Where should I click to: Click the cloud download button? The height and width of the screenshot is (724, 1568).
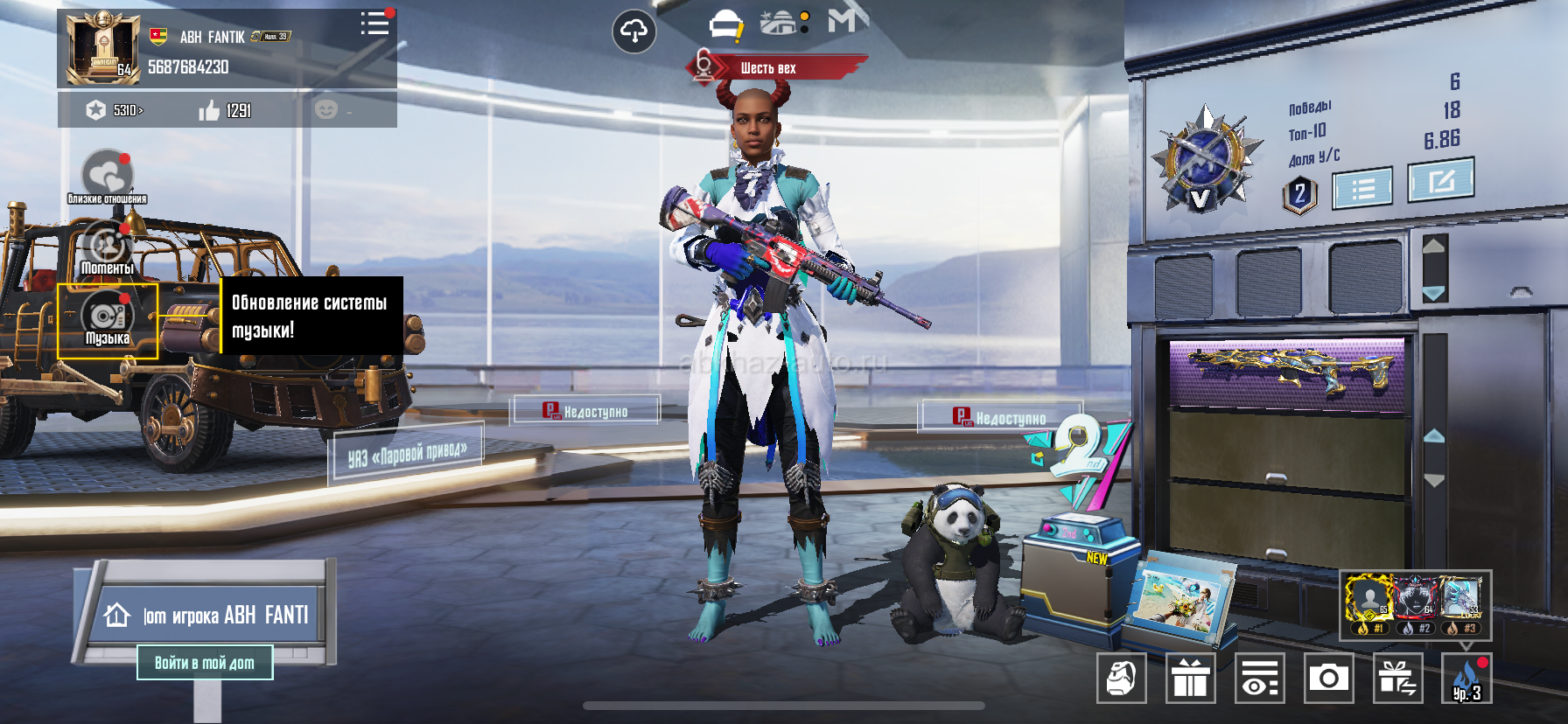[633, 31]
